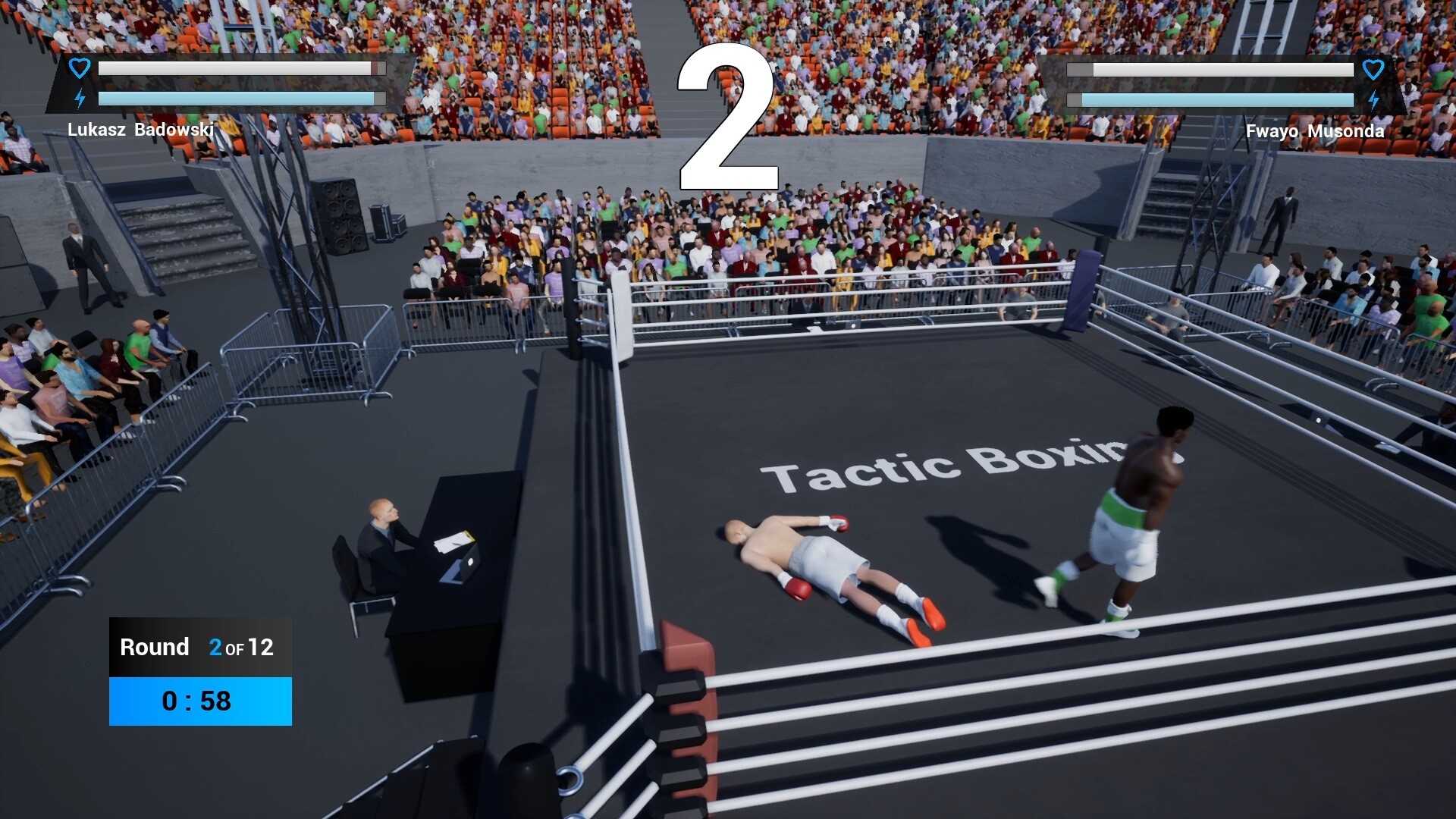
Task: Click Fwayo Musonda's blue heart health icon
Action: [x=1374, y=71]
